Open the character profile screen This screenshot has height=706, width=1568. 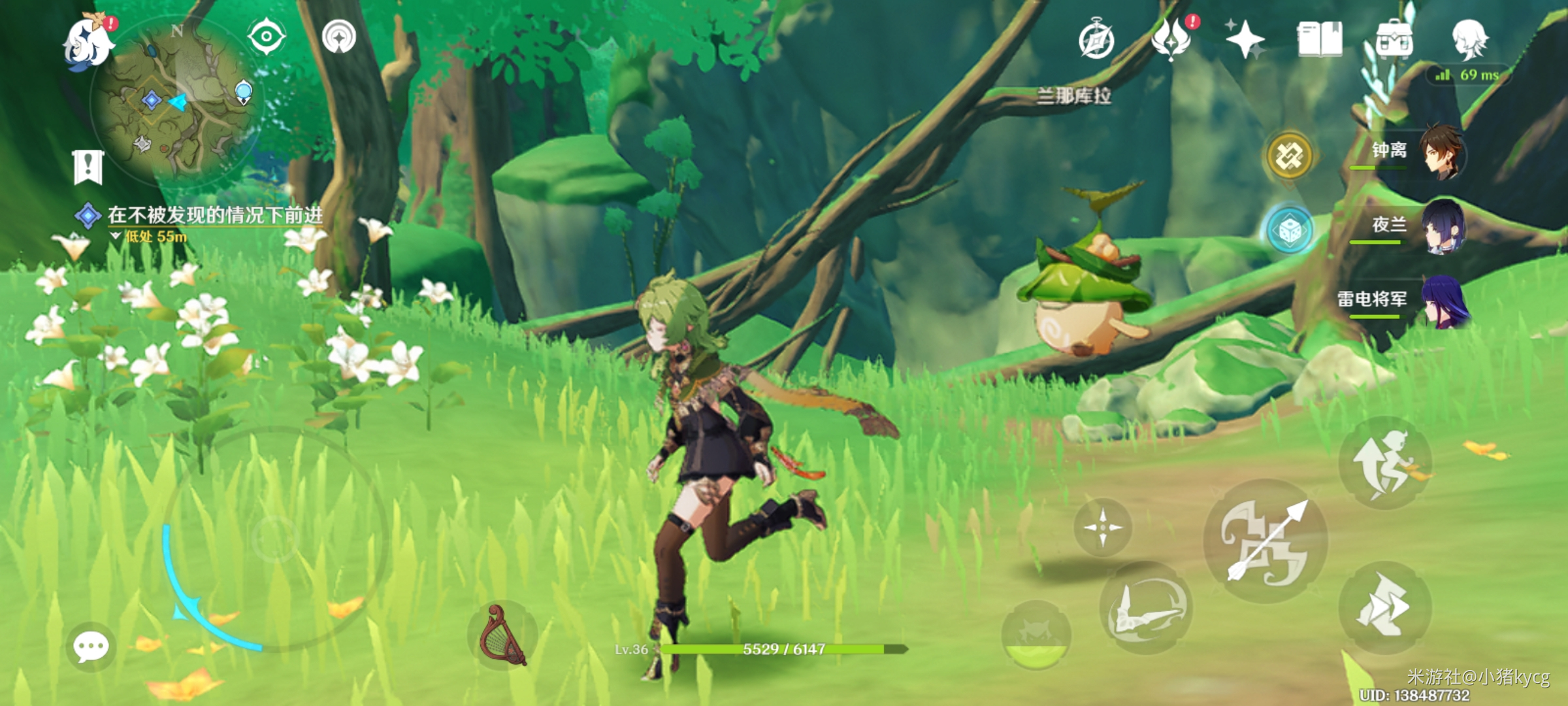(1470, 39)
